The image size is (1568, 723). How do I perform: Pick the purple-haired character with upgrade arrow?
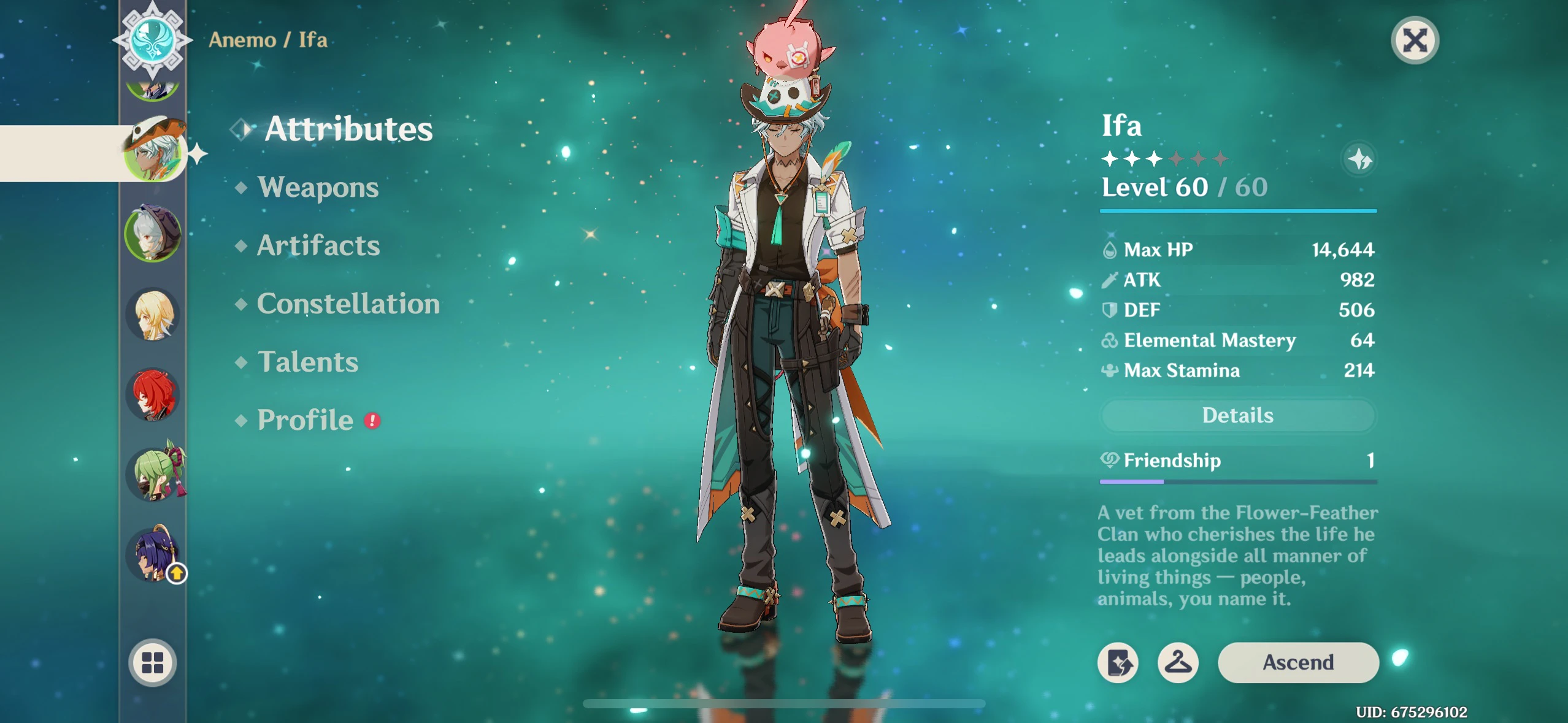(x=153, y=554)
